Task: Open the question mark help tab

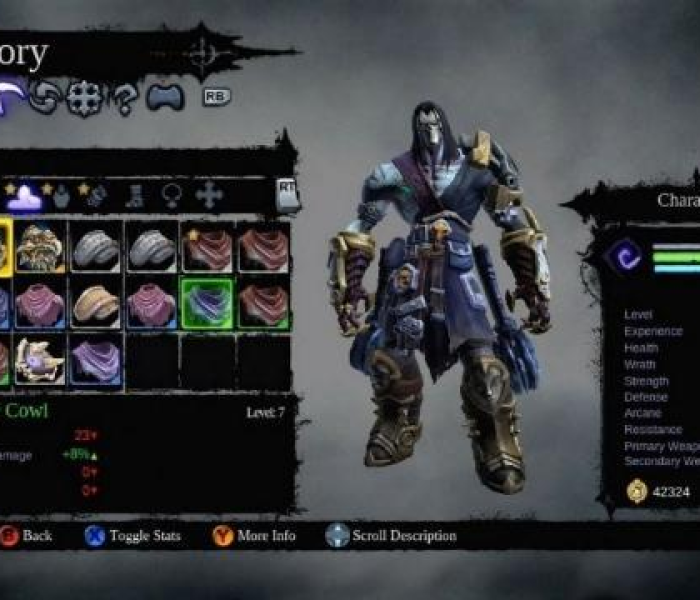Action: pos(126,97)
